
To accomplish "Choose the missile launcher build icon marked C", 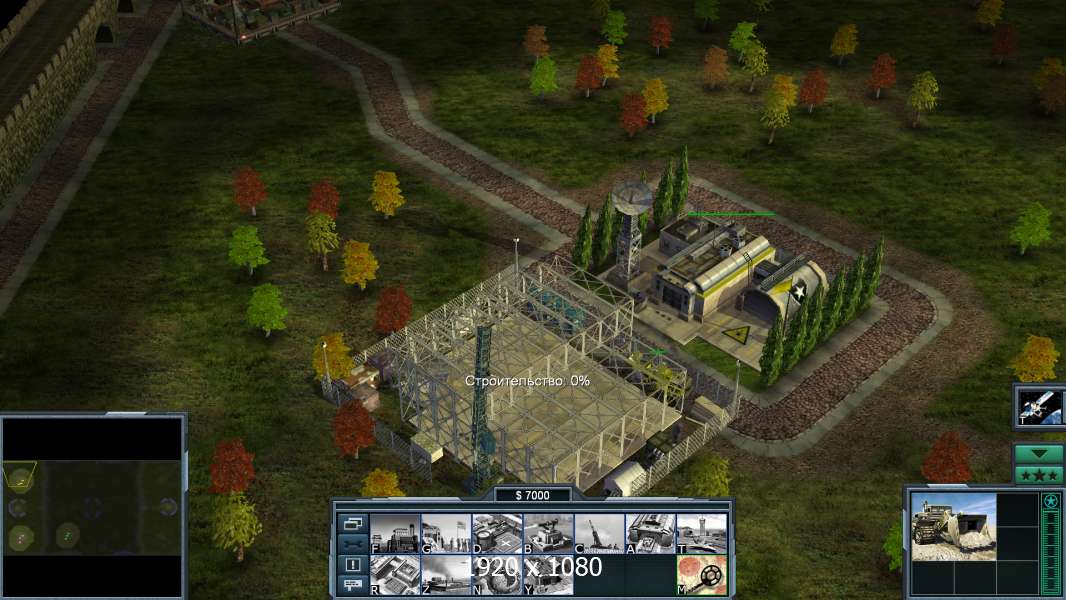I will [599, 534].
